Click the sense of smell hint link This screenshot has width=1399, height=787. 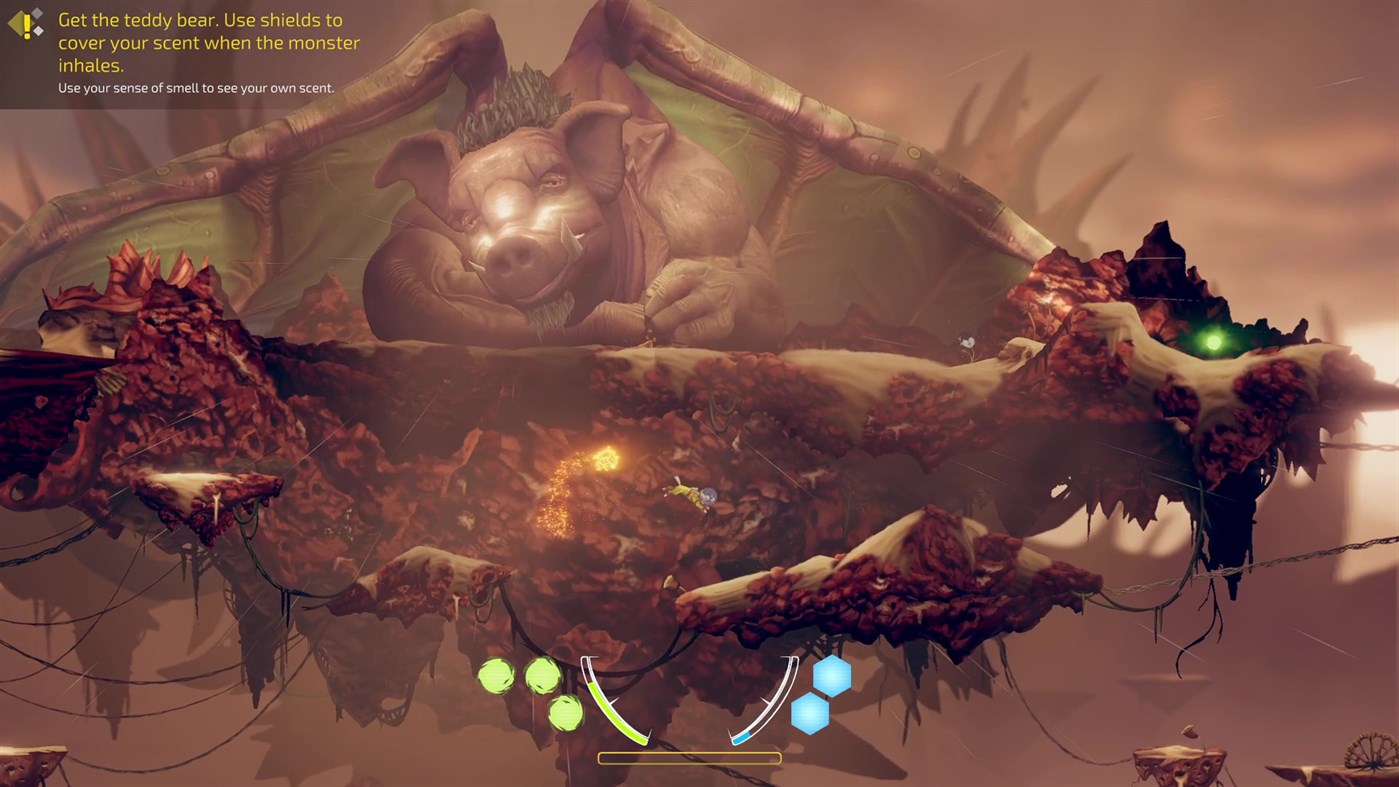(x=196, y=88)
